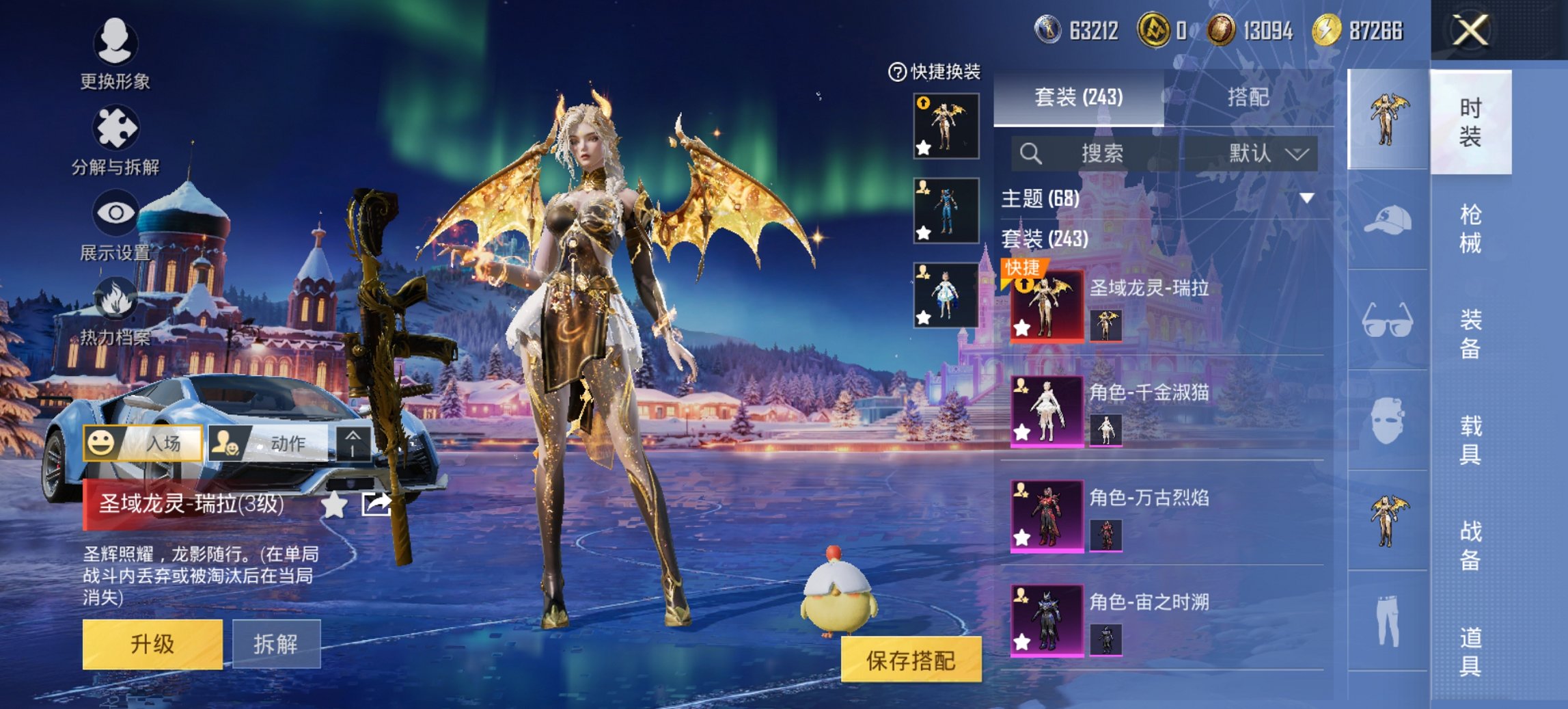1568x709 pixels.
Task: Switch to the 搭配 tab
Action: 1248,98
